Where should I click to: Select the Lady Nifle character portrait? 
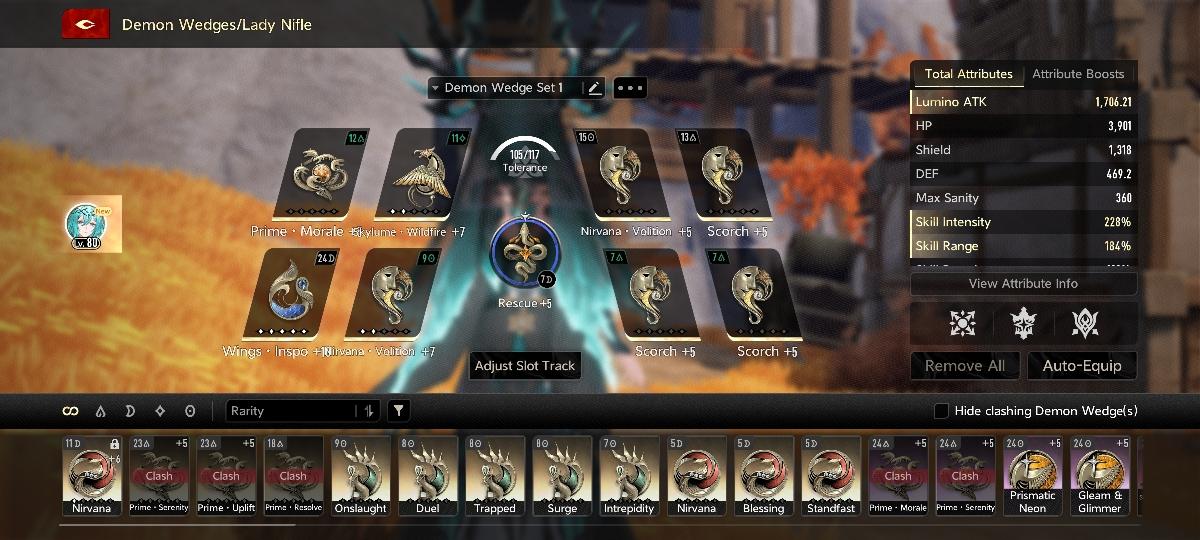[94, 224]
